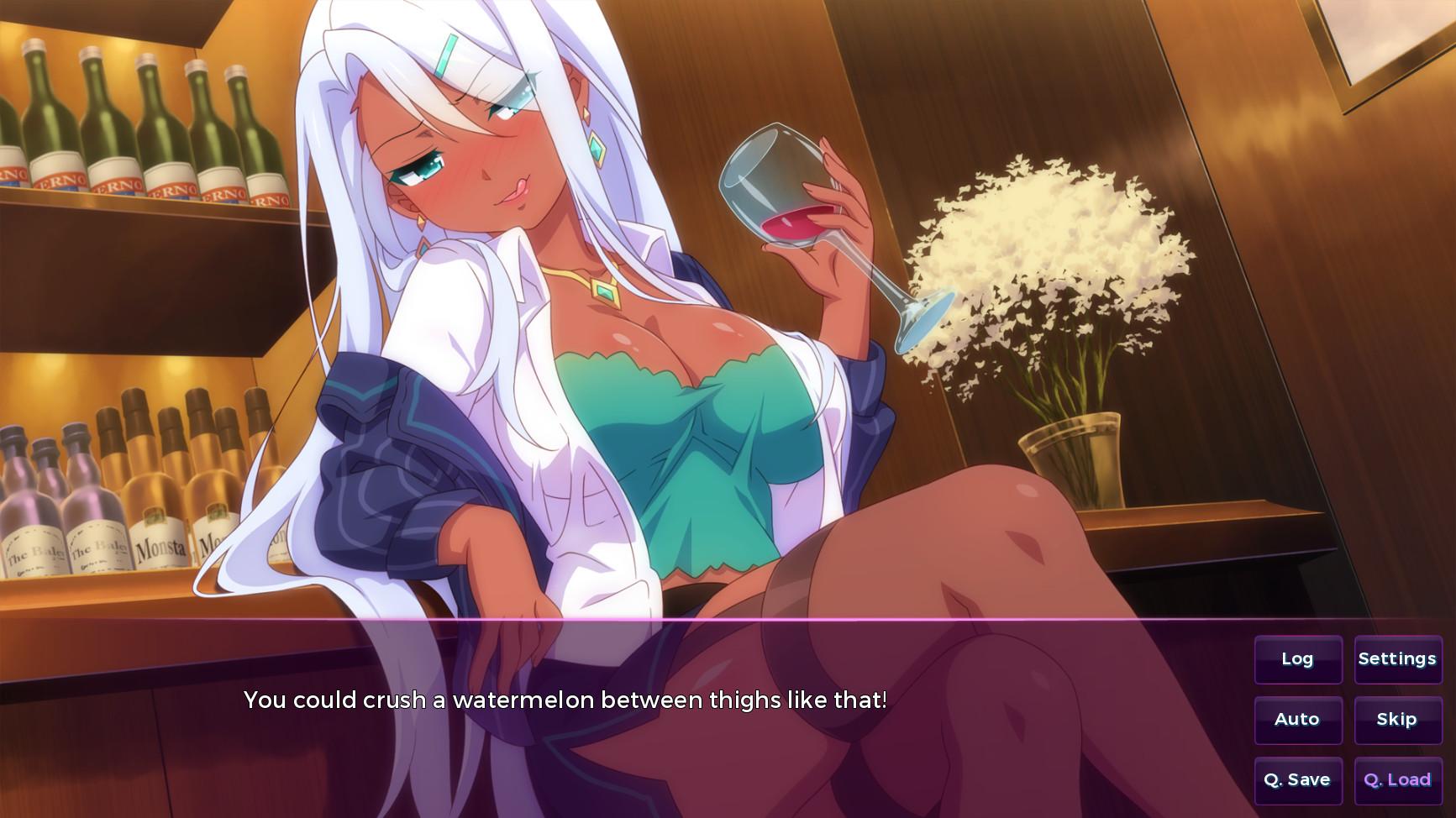This screenshot has height=818, width=1456.
Task: Open the message Log
Action: (x=1297, y=659)
